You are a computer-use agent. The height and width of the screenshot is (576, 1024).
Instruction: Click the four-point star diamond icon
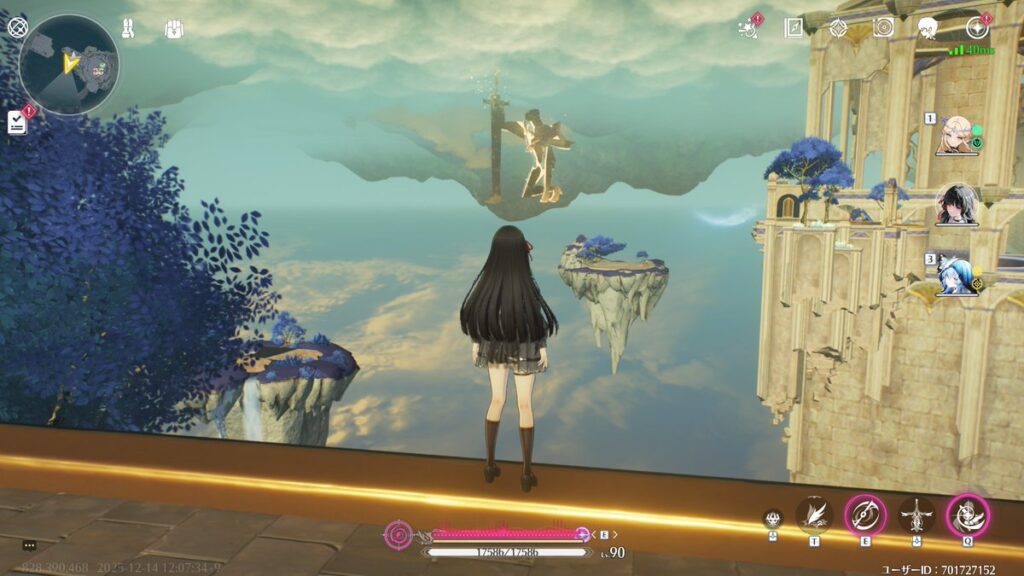[x=838, y=28]
